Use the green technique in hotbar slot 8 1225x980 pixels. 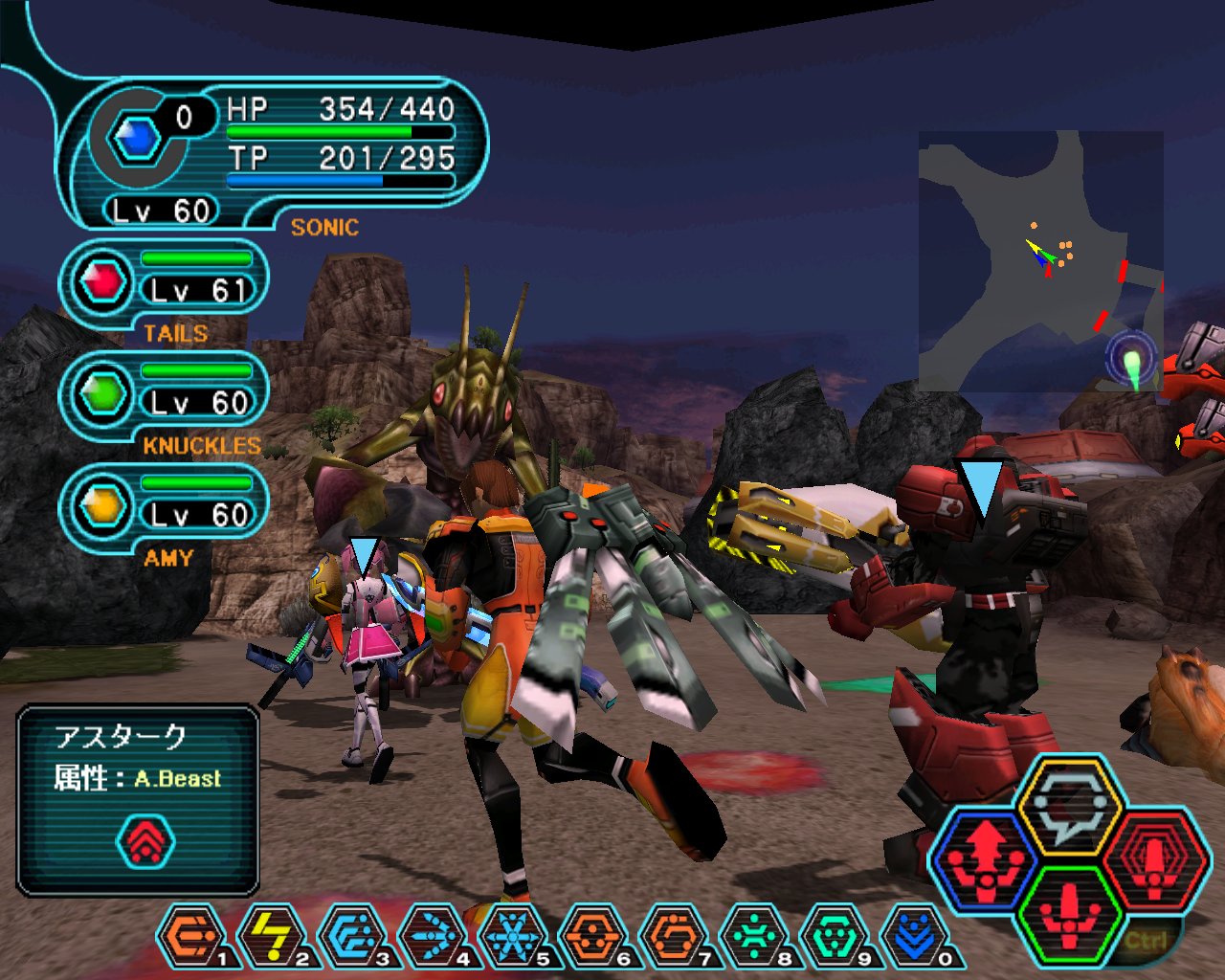point(755,937)
